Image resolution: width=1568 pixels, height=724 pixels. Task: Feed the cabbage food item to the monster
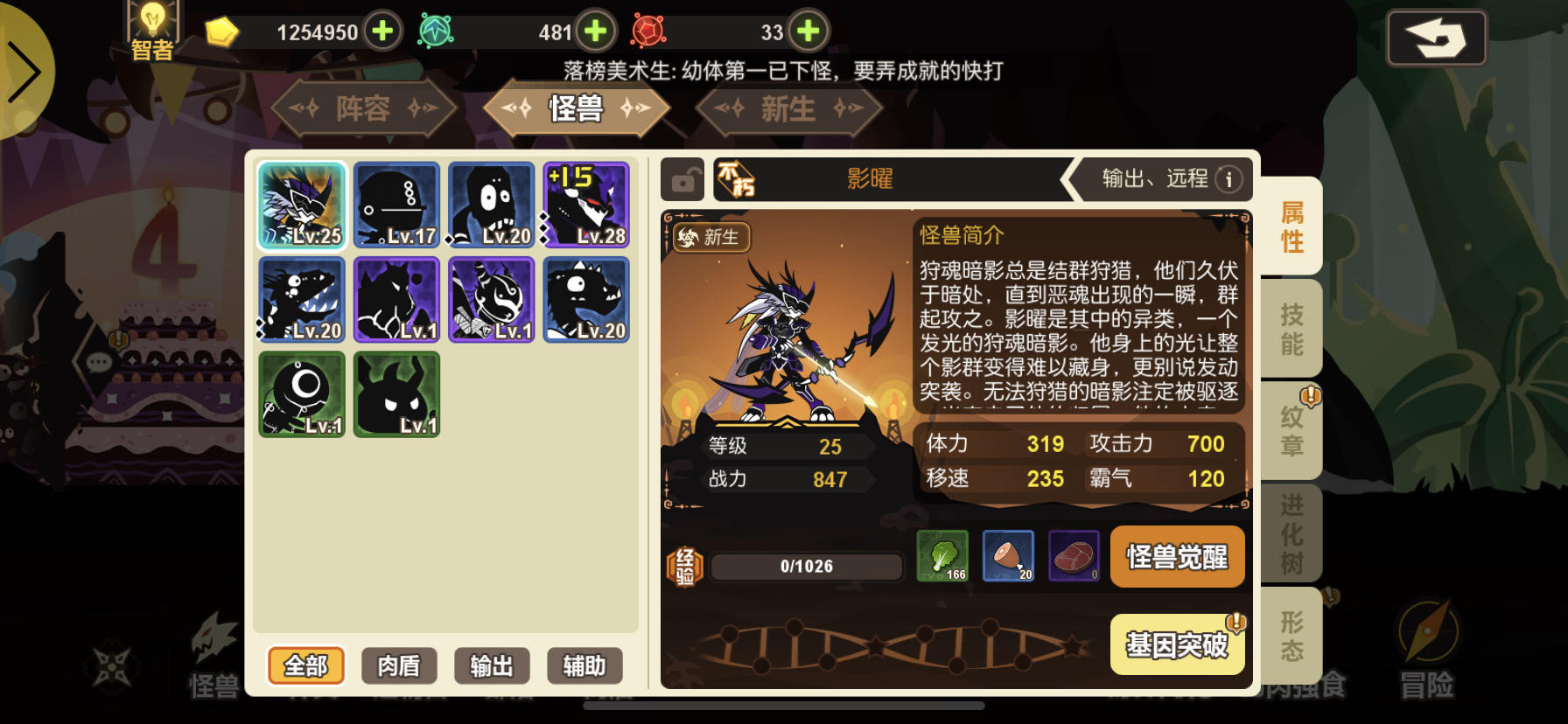tap(941, 556)
